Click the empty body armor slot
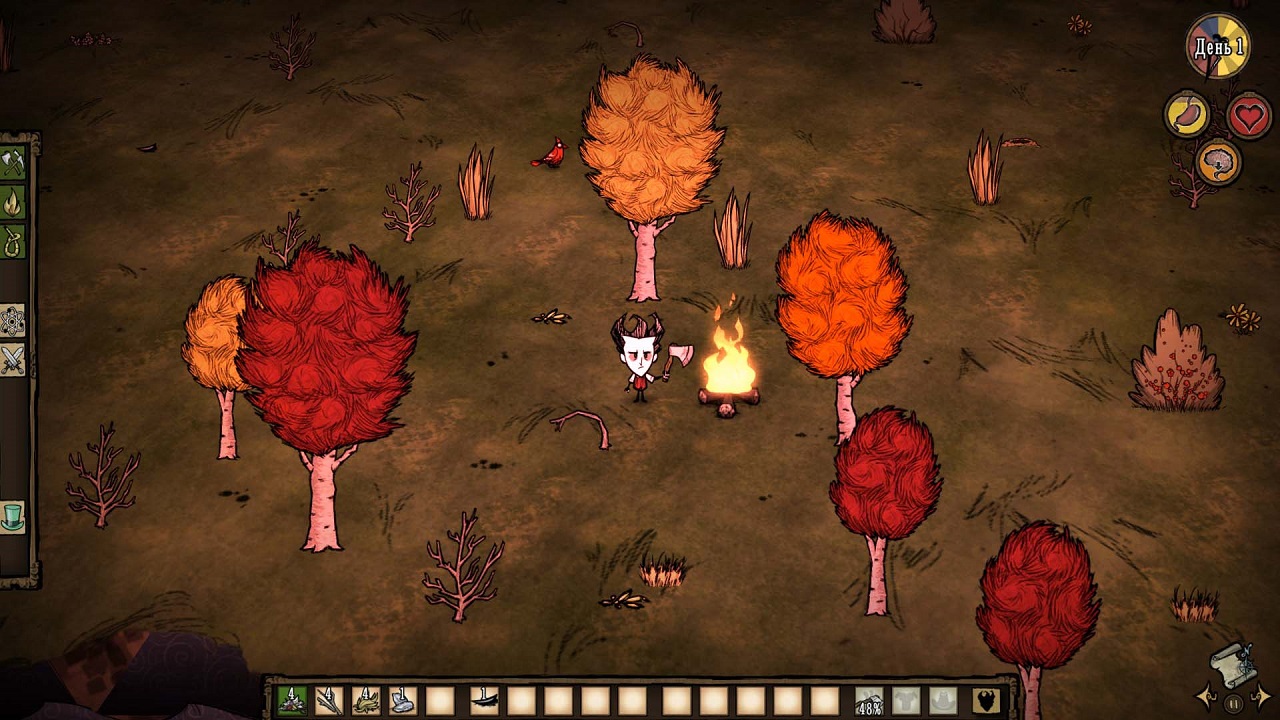The height and width of the screenshot is (720, 1280). (x=906, y=700)
